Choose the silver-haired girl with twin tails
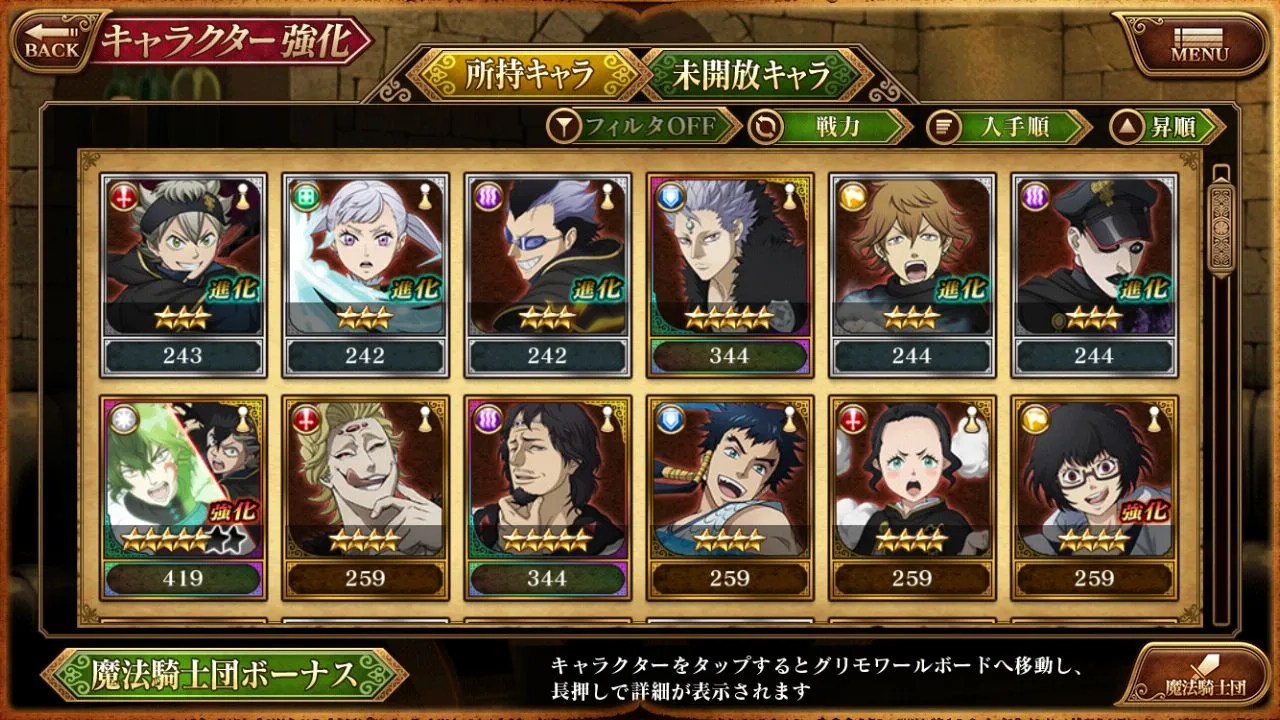This screenshot has width=1280, height=720. pos(365,274)
